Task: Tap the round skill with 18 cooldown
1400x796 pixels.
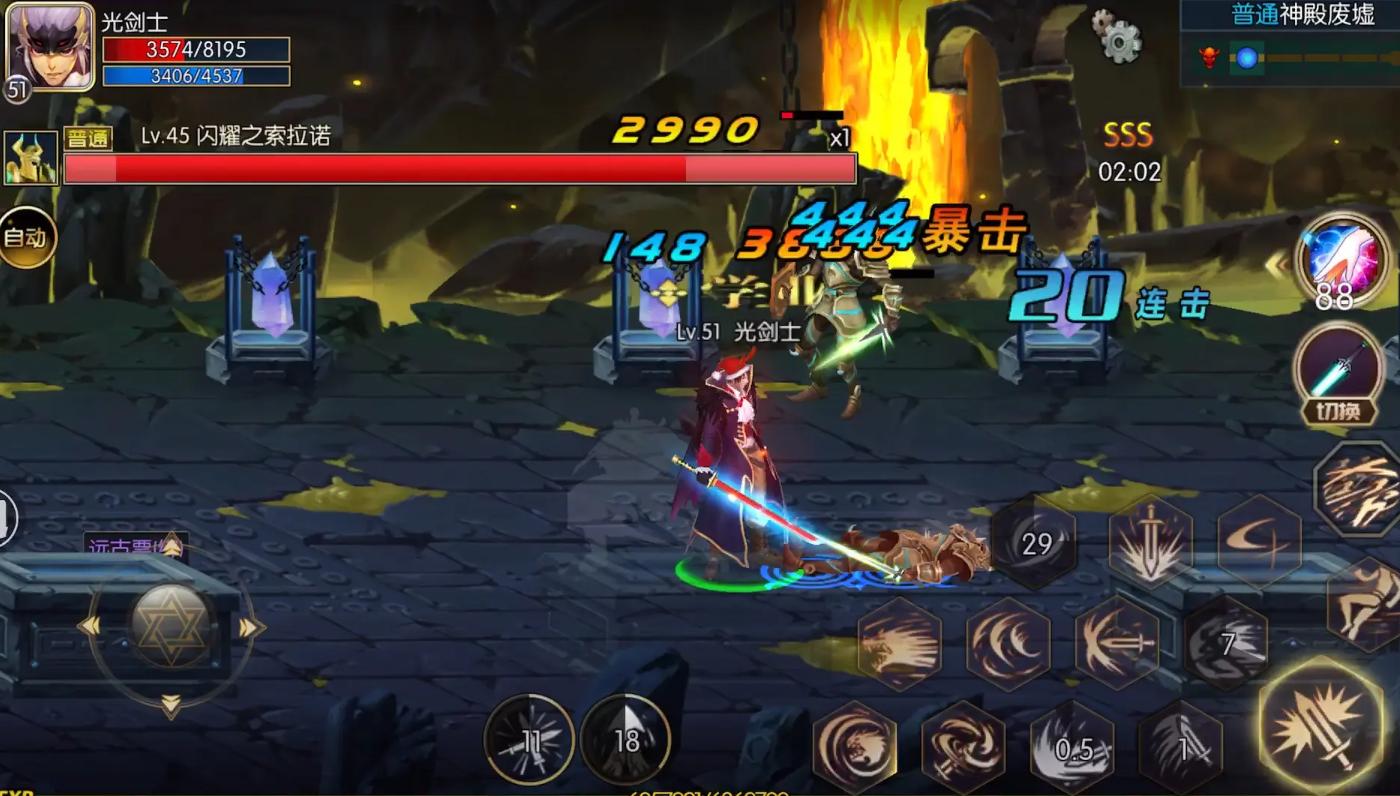Action: point(625,741)
